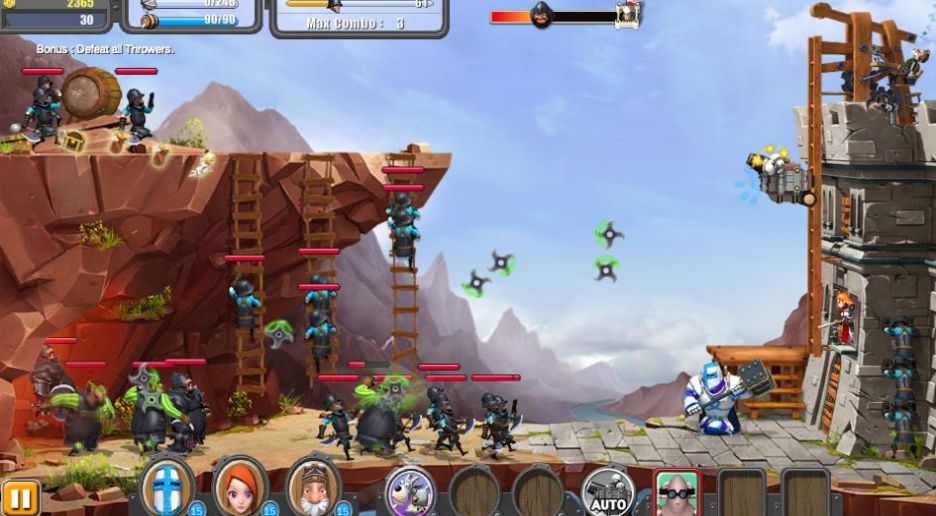Toggle the AUTO battle button
Screen dimensions: 936x516
pyautogui.click(x=608, y=493)
